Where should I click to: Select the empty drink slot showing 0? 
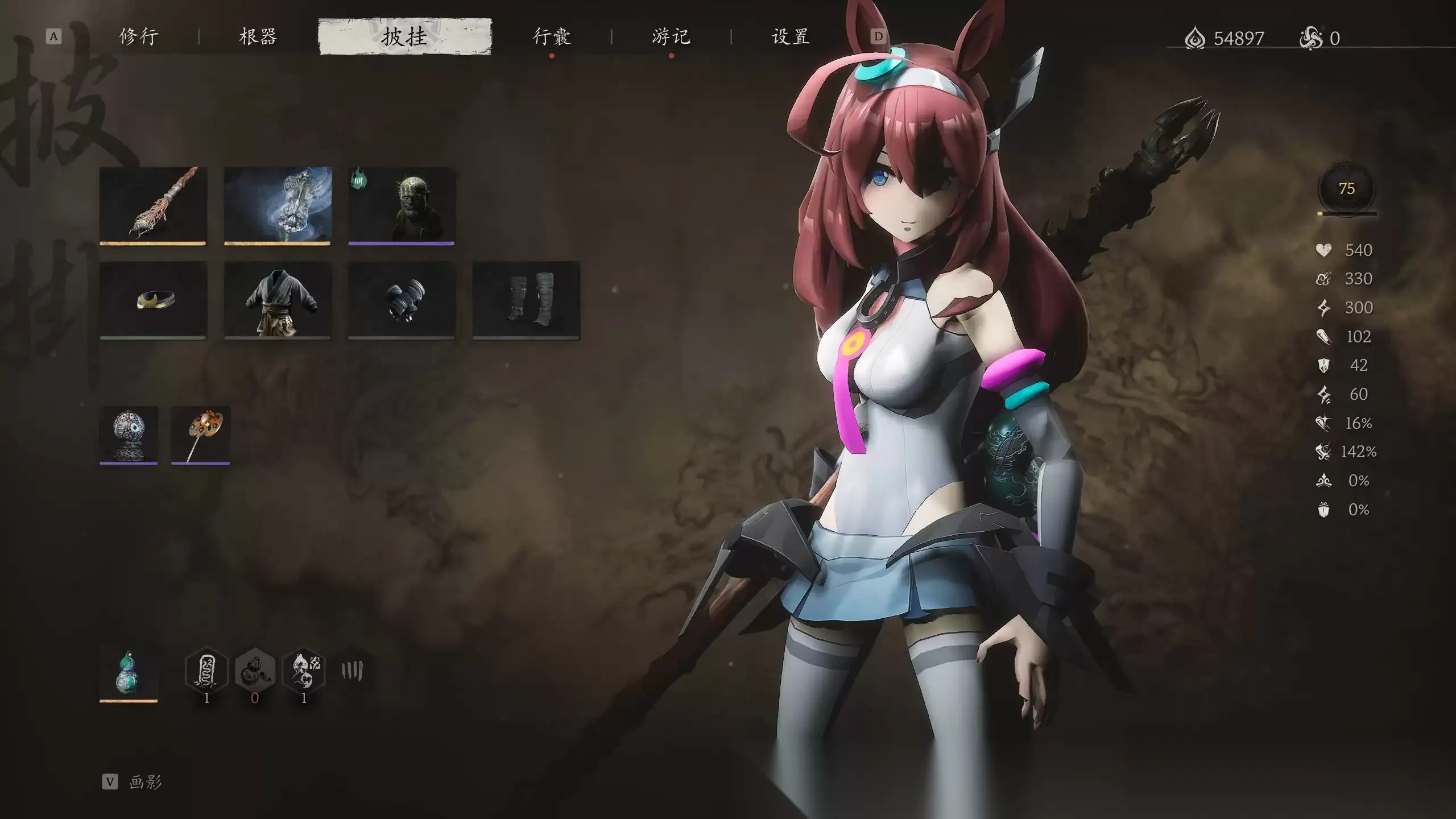point(256,671)
